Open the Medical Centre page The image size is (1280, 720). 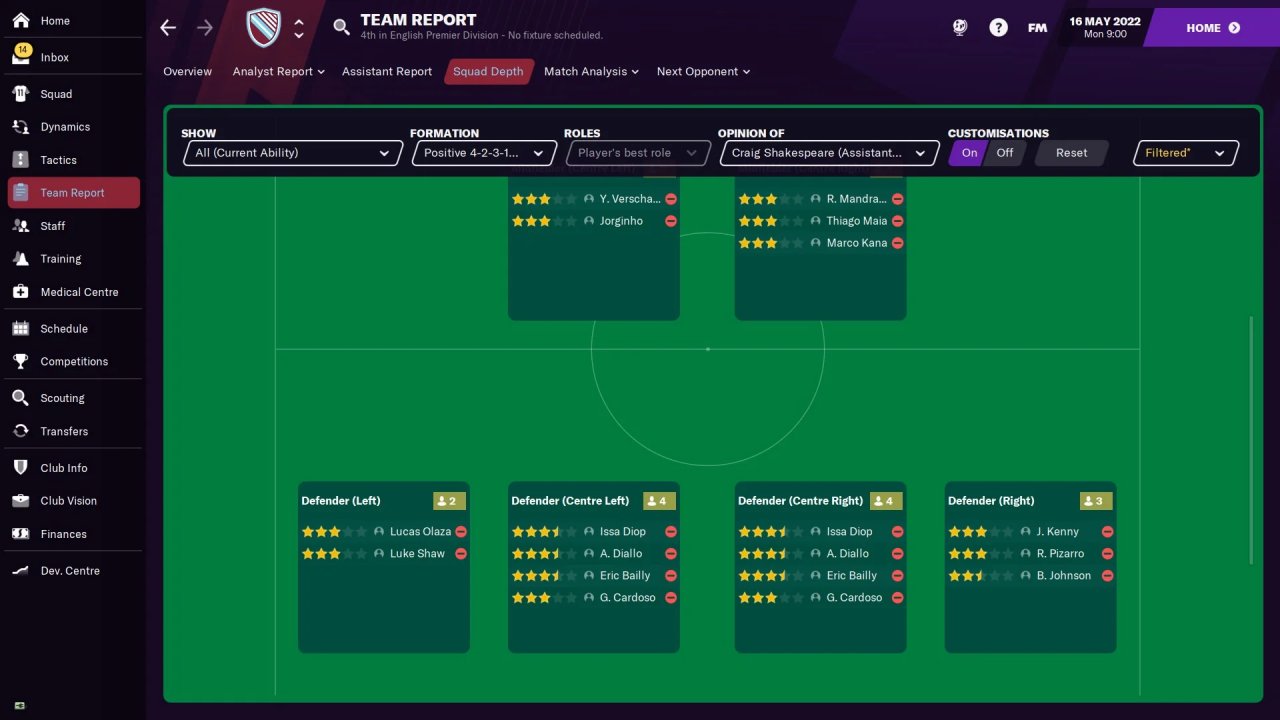pos(79,292)
